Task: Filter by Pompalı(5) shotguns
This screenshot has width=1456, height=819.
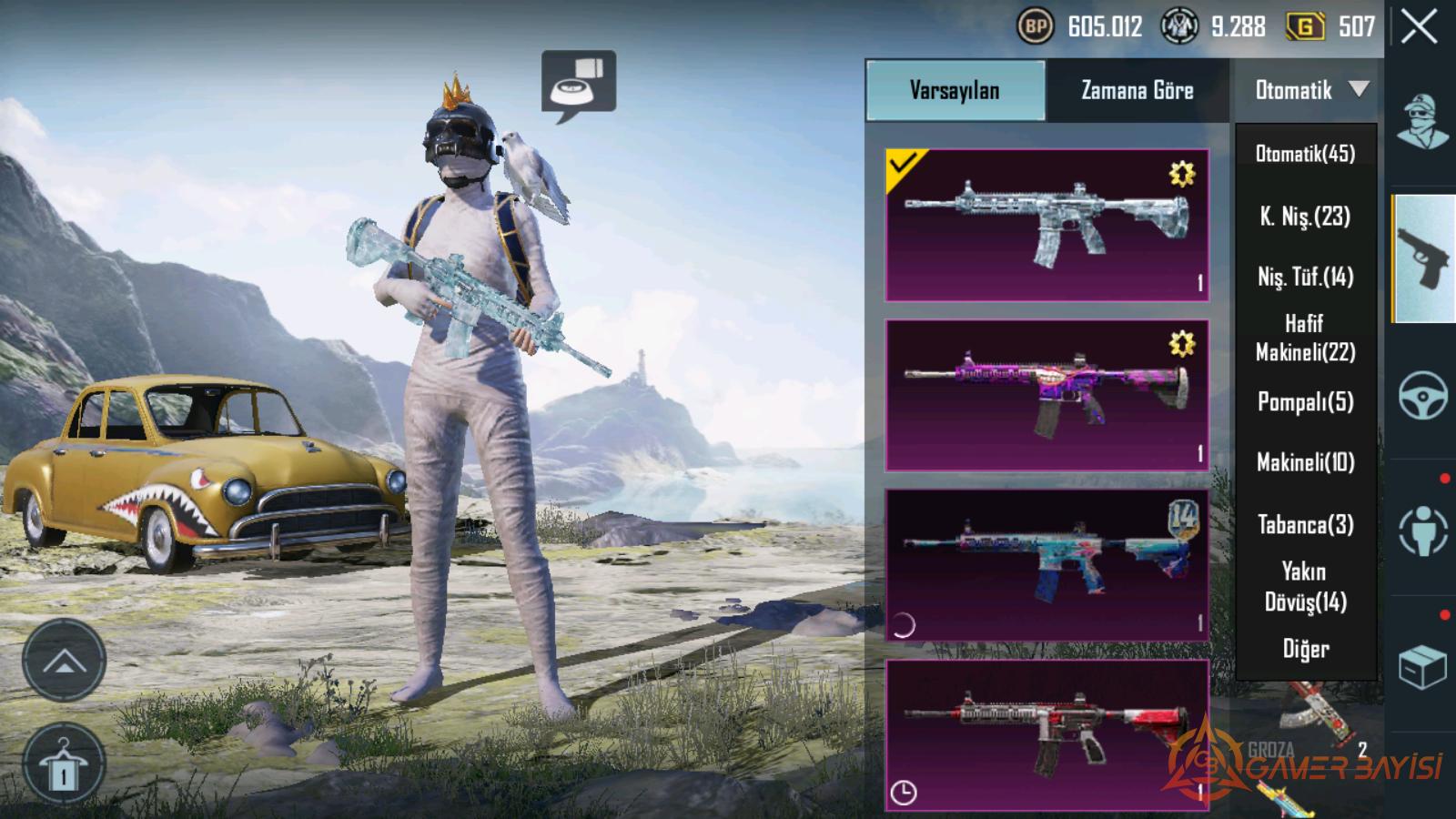Action: pos(1305,401)
